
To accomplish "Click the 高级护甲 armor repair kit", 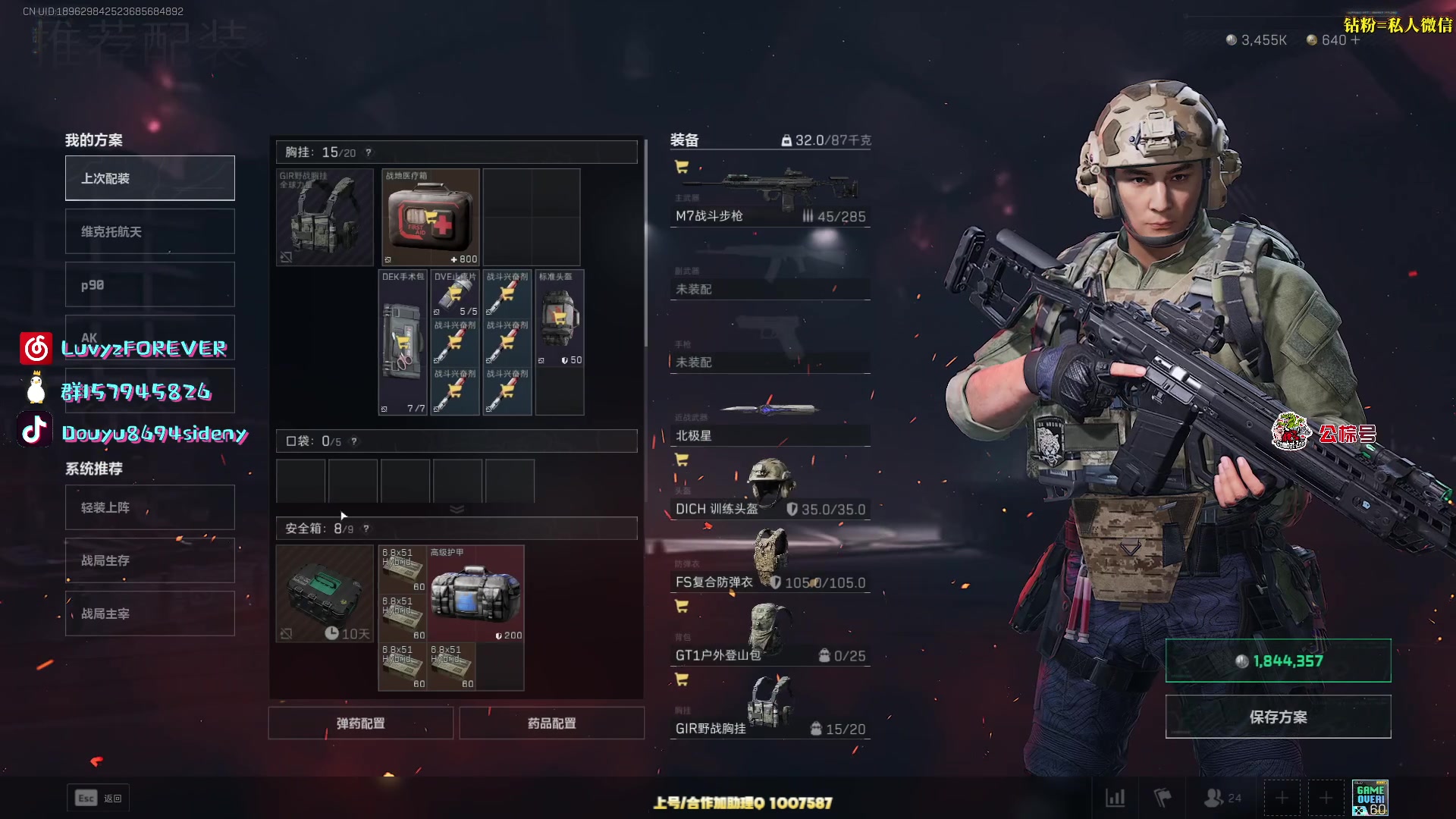I will (475, 593).
